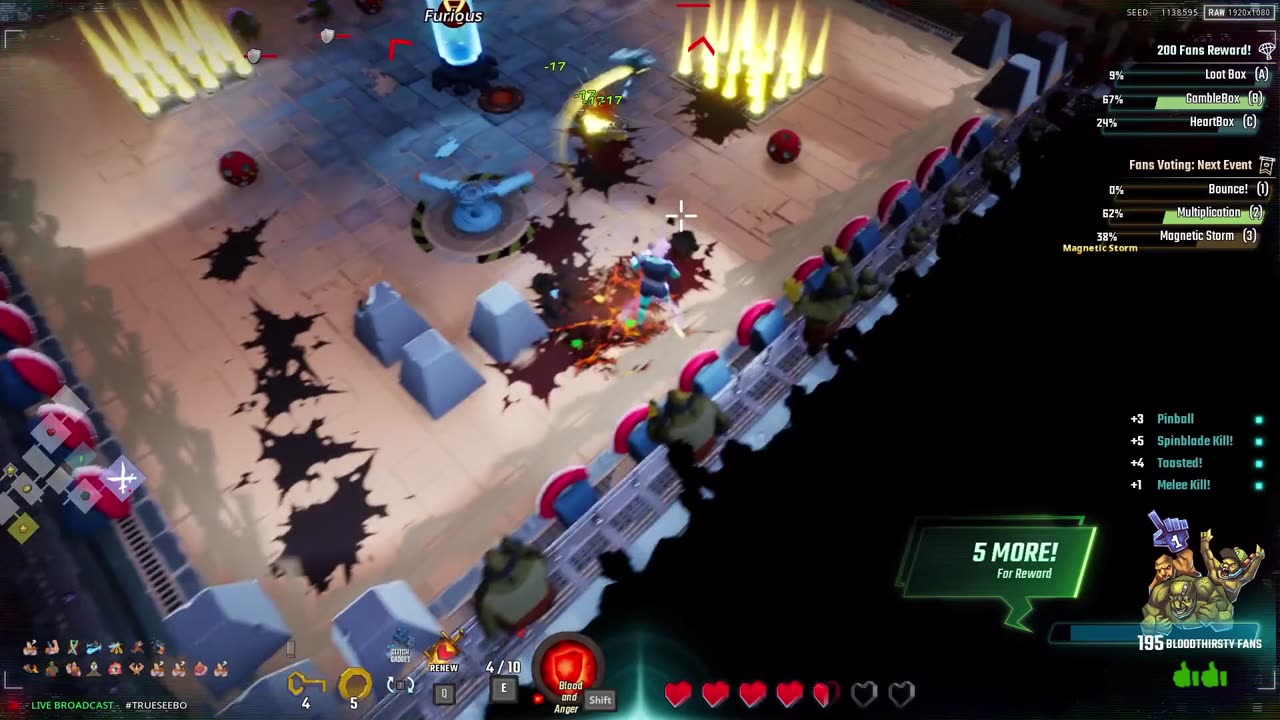Use the Renew heart ability

(444, 652)
